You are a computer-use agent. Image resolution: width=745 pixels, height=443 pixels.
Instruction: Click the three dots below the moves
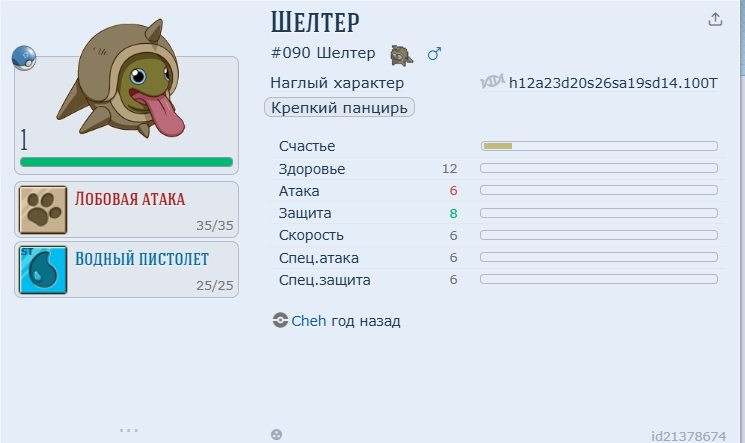tap(128, 430)
